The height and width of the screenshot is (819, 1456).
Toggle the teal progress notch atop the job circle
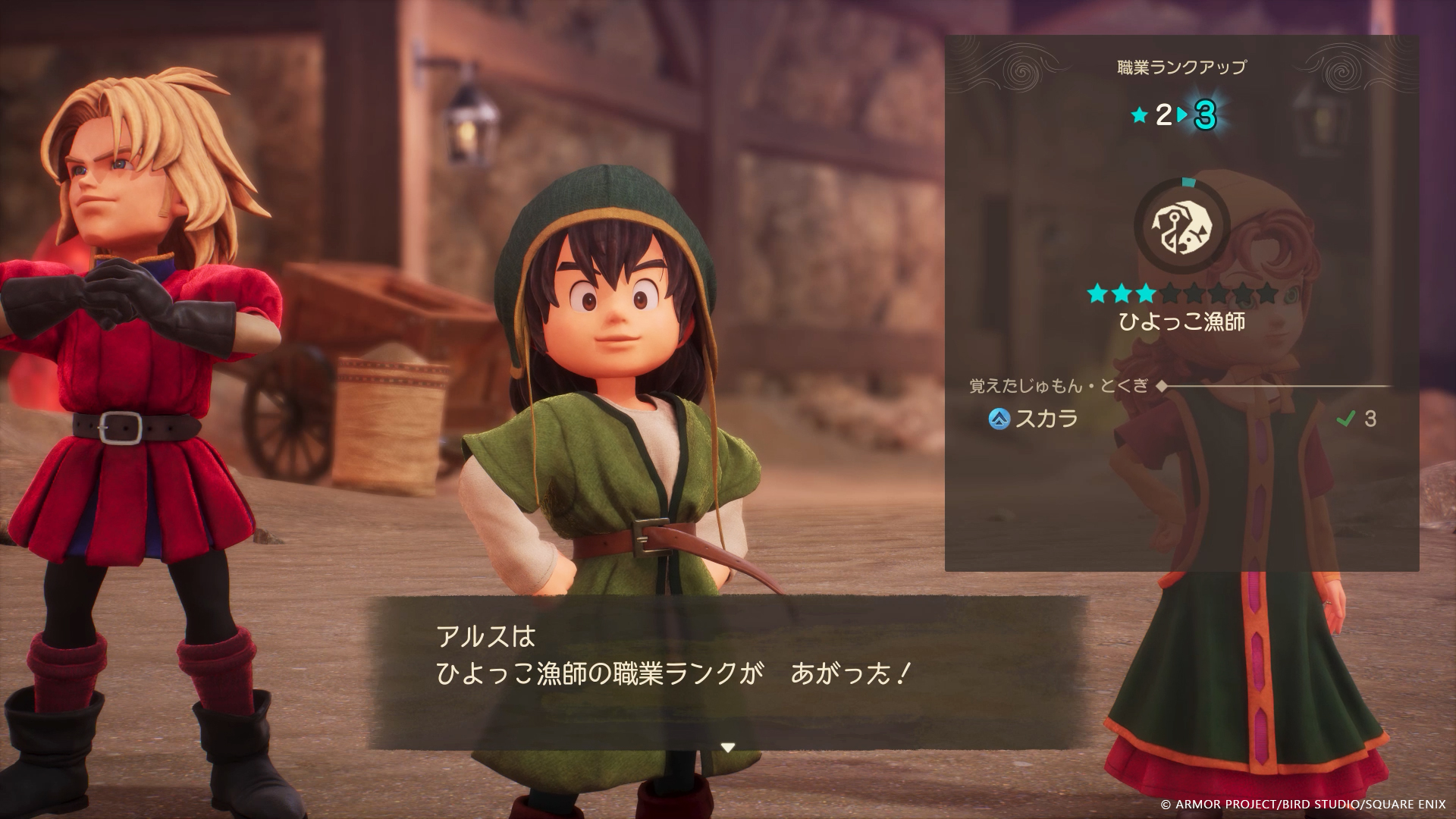click(1188, 180)
